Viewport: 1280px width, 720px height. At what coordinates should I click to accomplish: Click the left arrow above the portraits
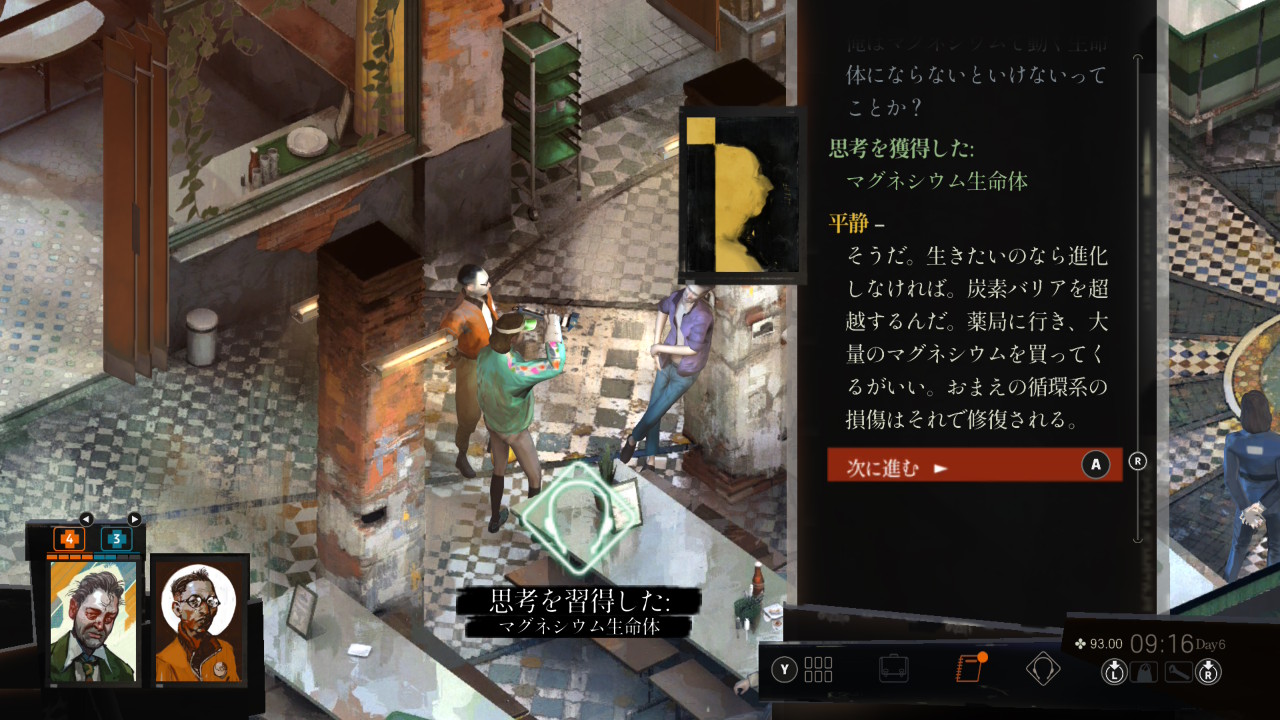click(x=86, y=519)
